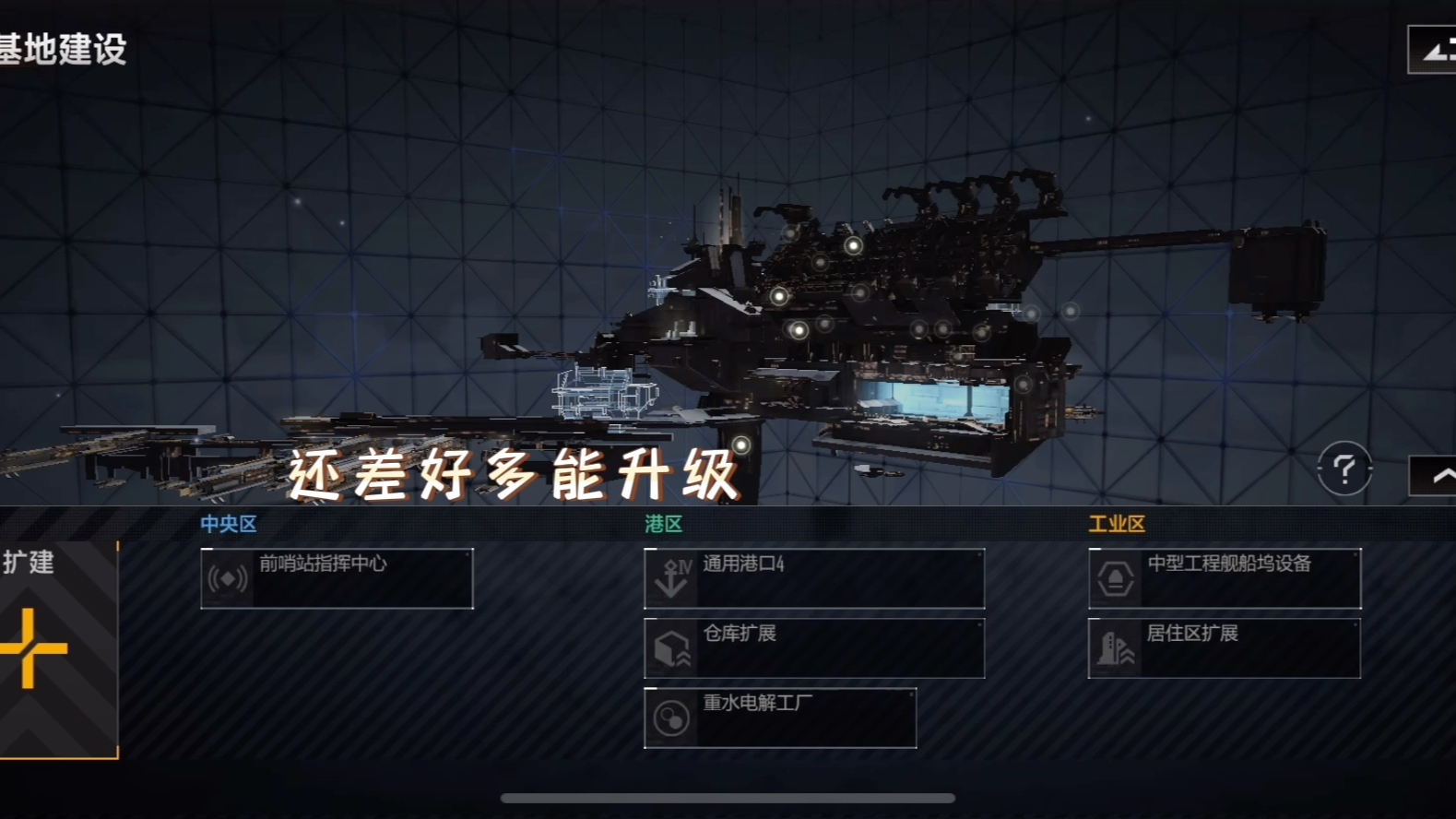Select the cube icon for 仓库扩展
1456x819 pixels.
[x=670, y=647]
